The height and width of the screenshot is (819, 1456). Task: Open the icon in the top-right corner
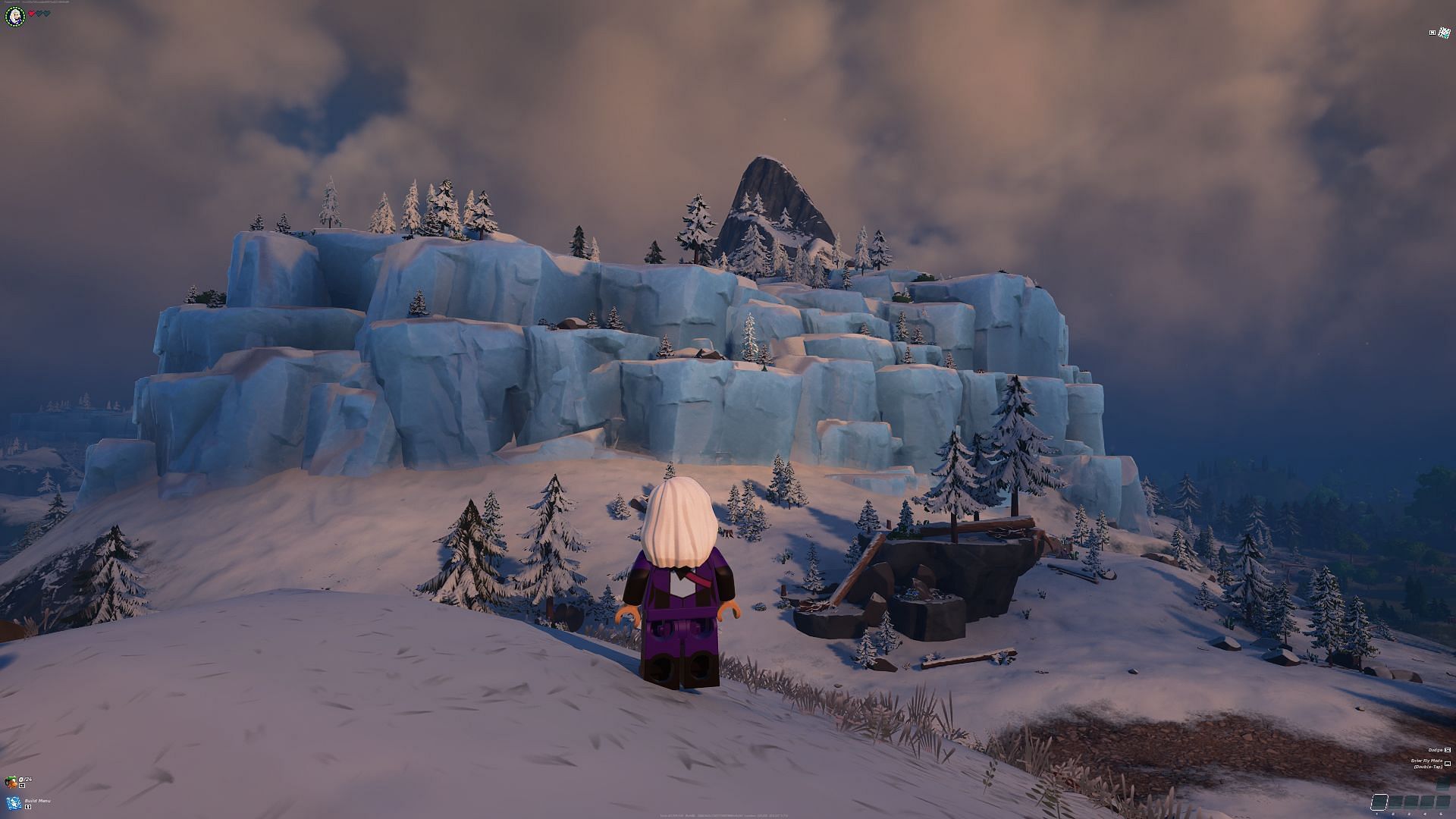(1445, 33)
